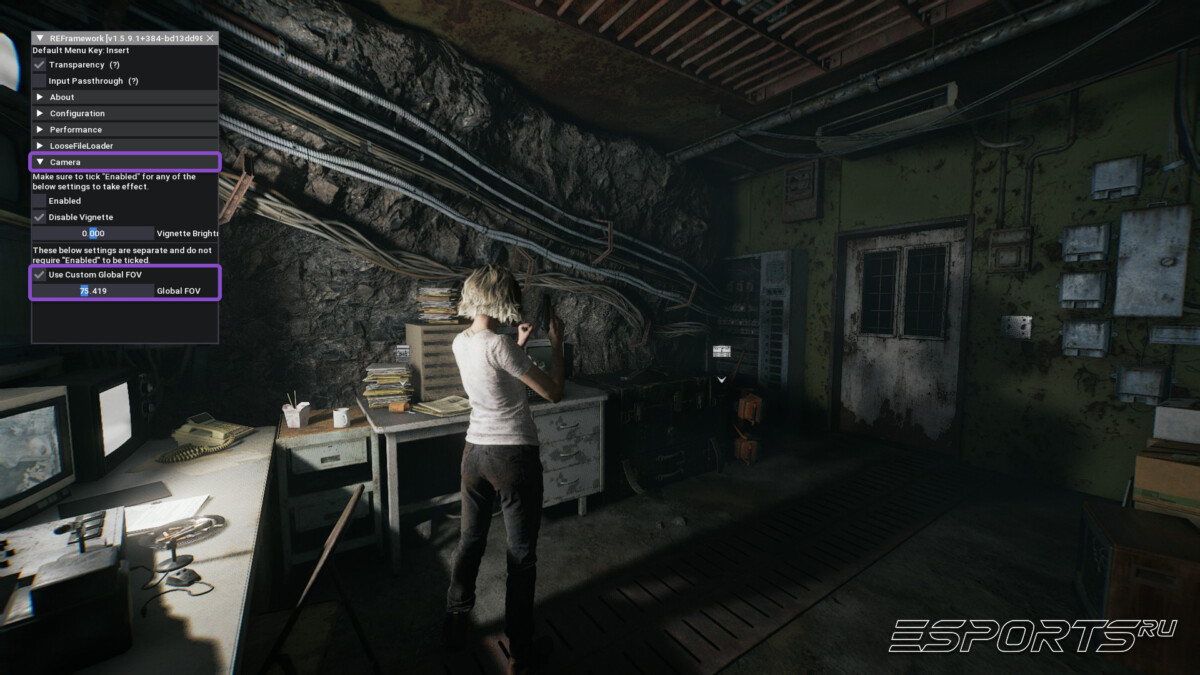Enable Input Passthrough checkbox
The image size is (1200, 675).
(39, 80)
